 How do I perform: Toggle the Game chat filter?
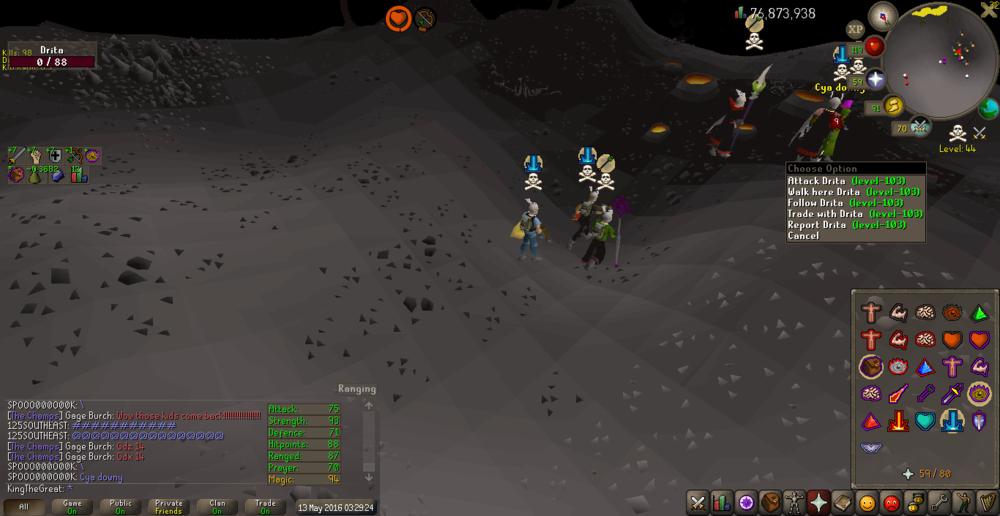tap(73, 507)
